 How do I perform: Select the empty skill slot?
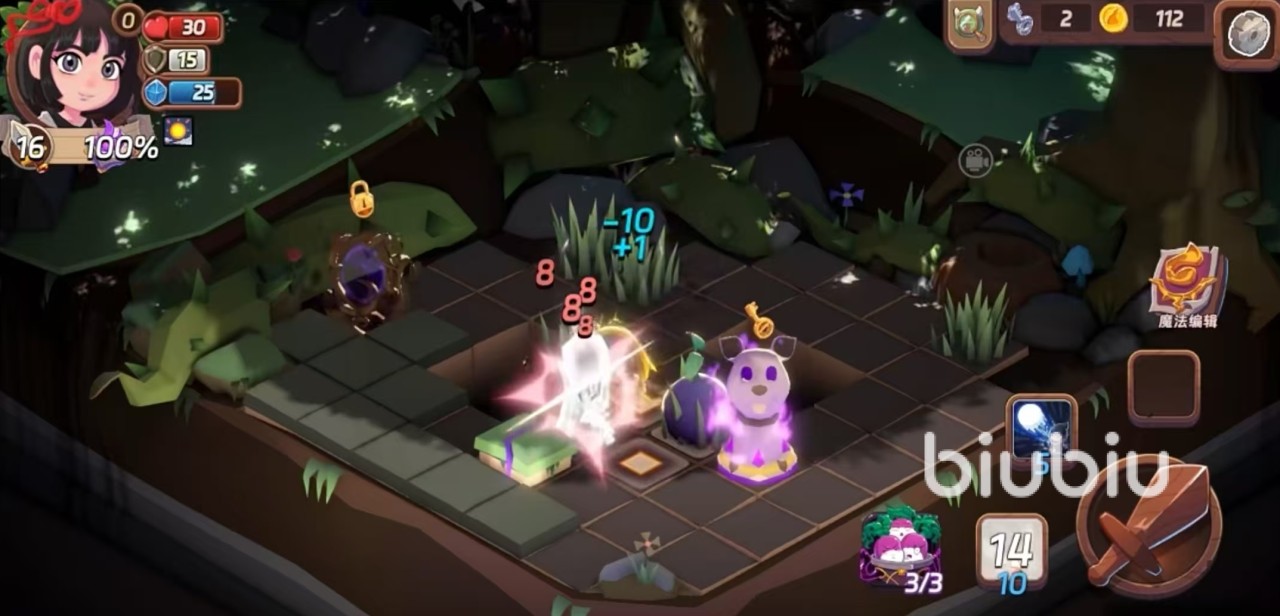[x=1163, y=388]
